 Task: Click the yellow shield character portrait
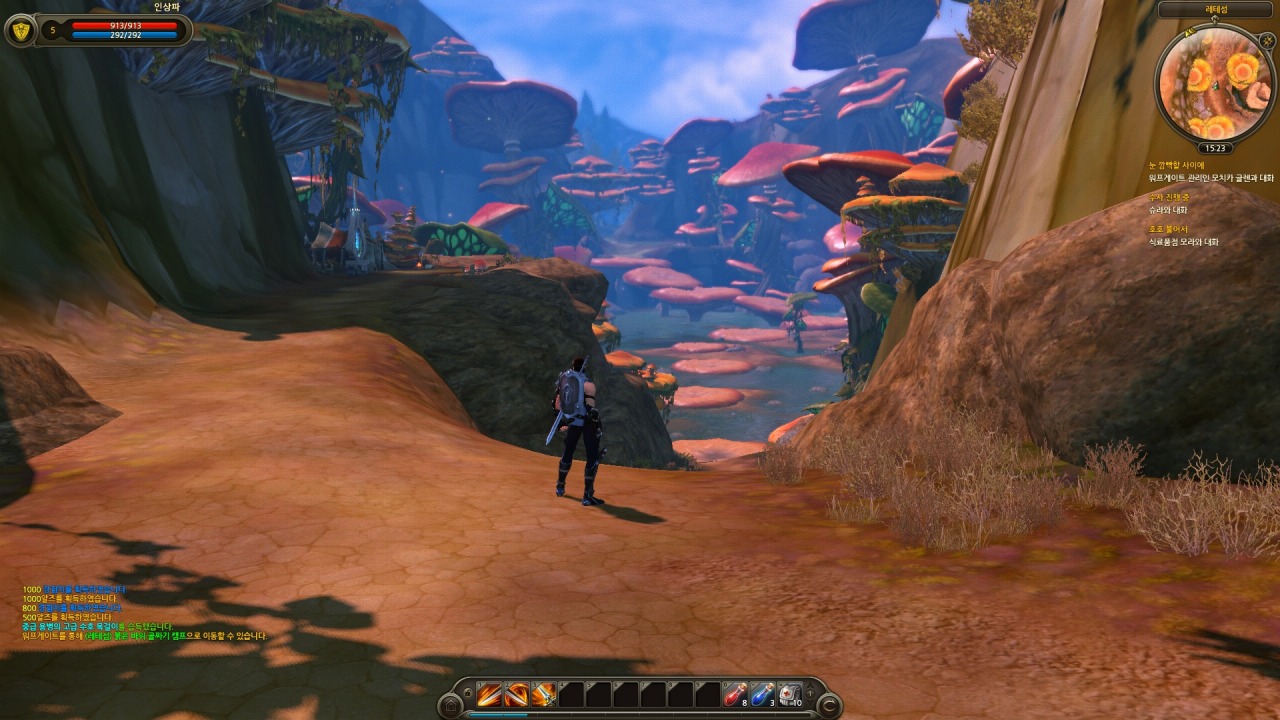point(19,31)
